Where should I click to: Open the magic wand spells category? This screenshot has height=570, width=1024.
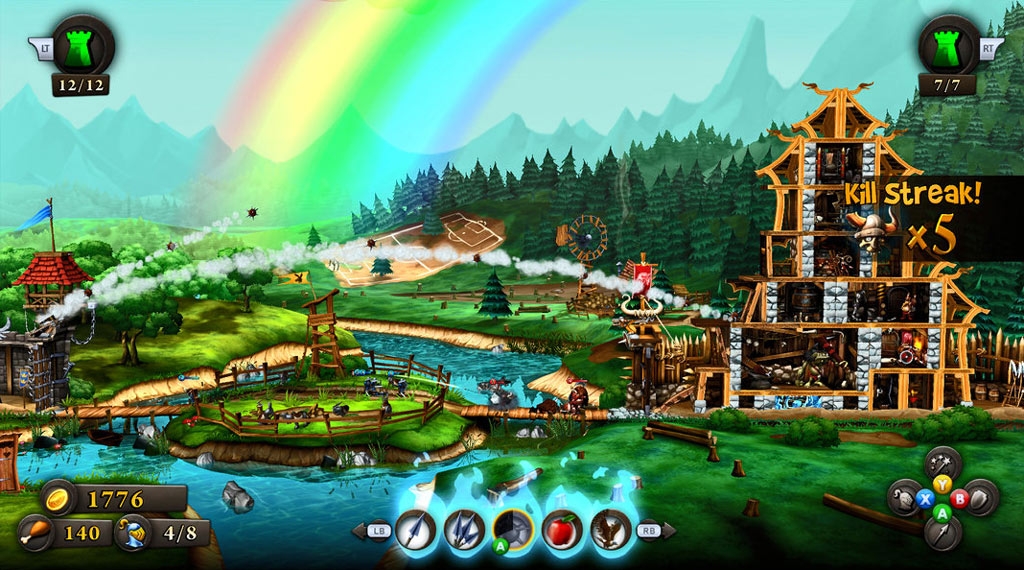[942, 463]
